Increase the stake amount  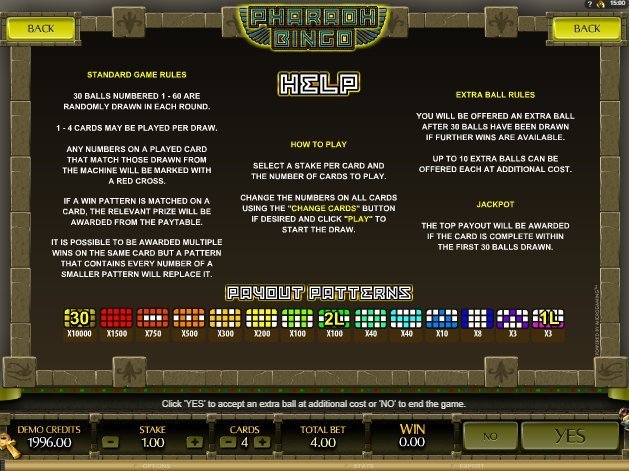point(194,441)
